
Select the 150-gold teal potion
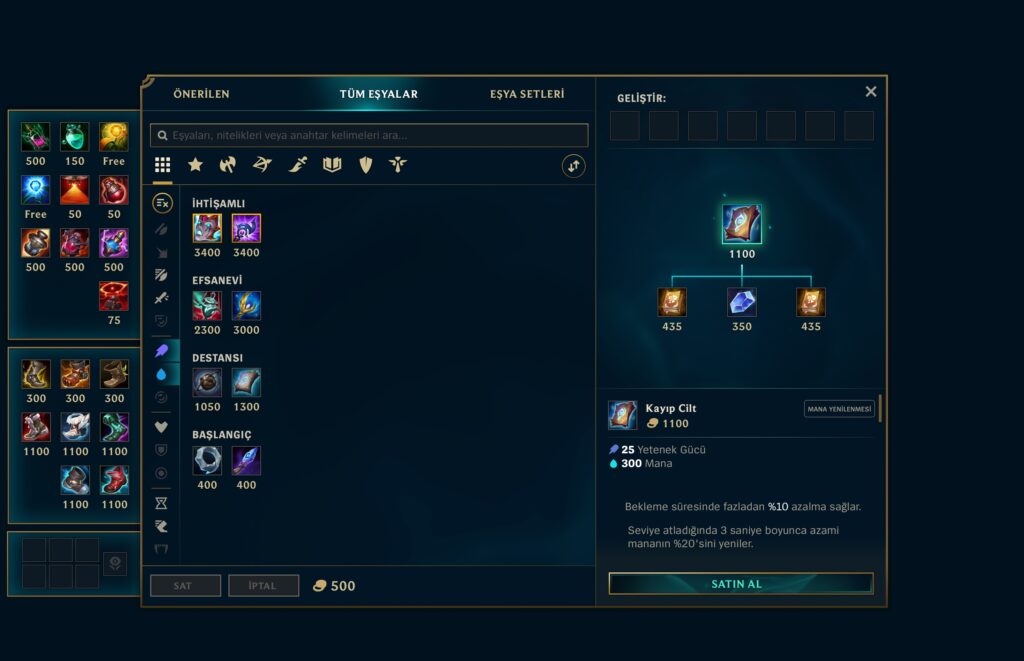(74, 137)
